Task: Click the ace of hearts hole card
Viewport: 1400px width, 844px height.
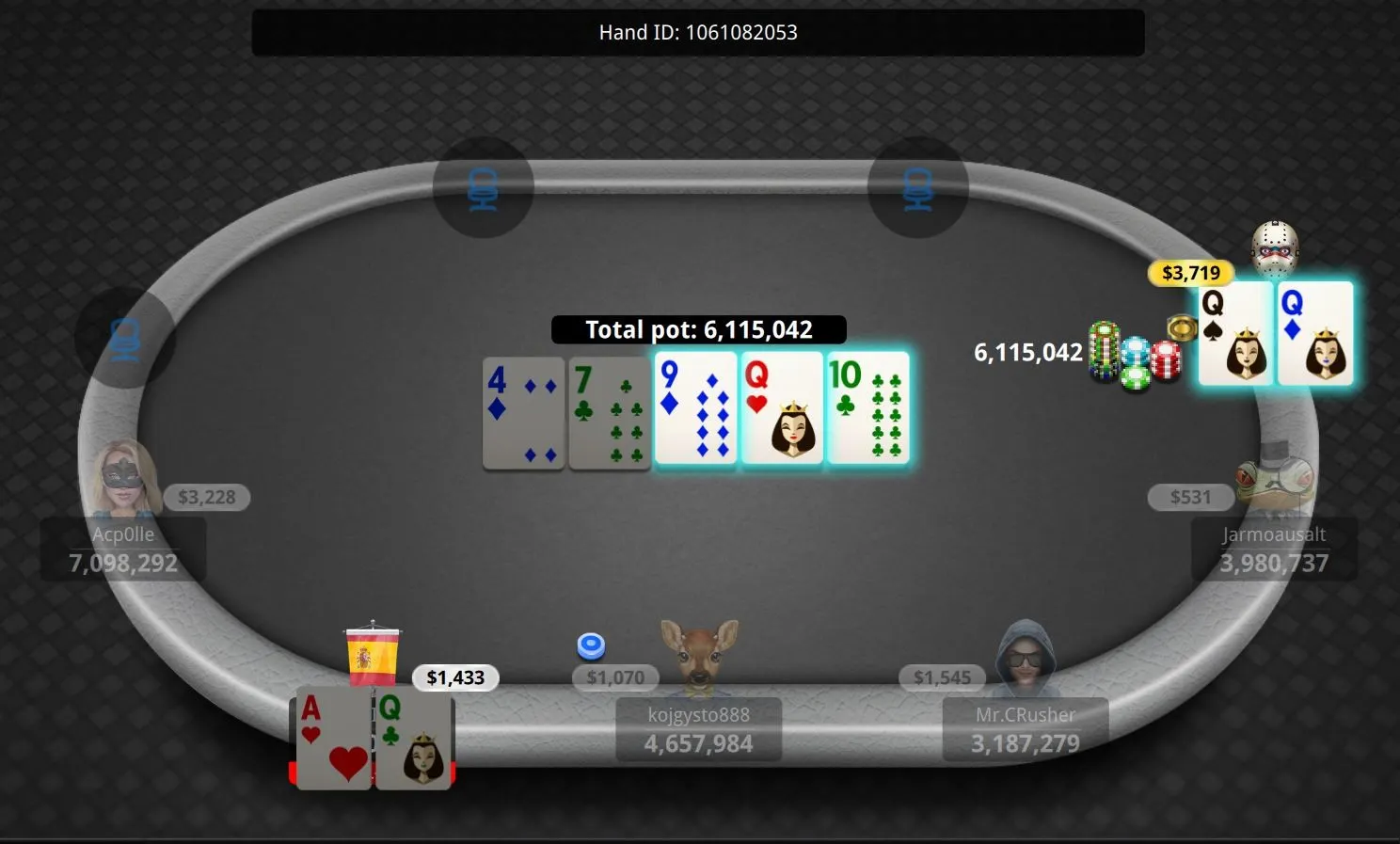Action: point(334,738)
